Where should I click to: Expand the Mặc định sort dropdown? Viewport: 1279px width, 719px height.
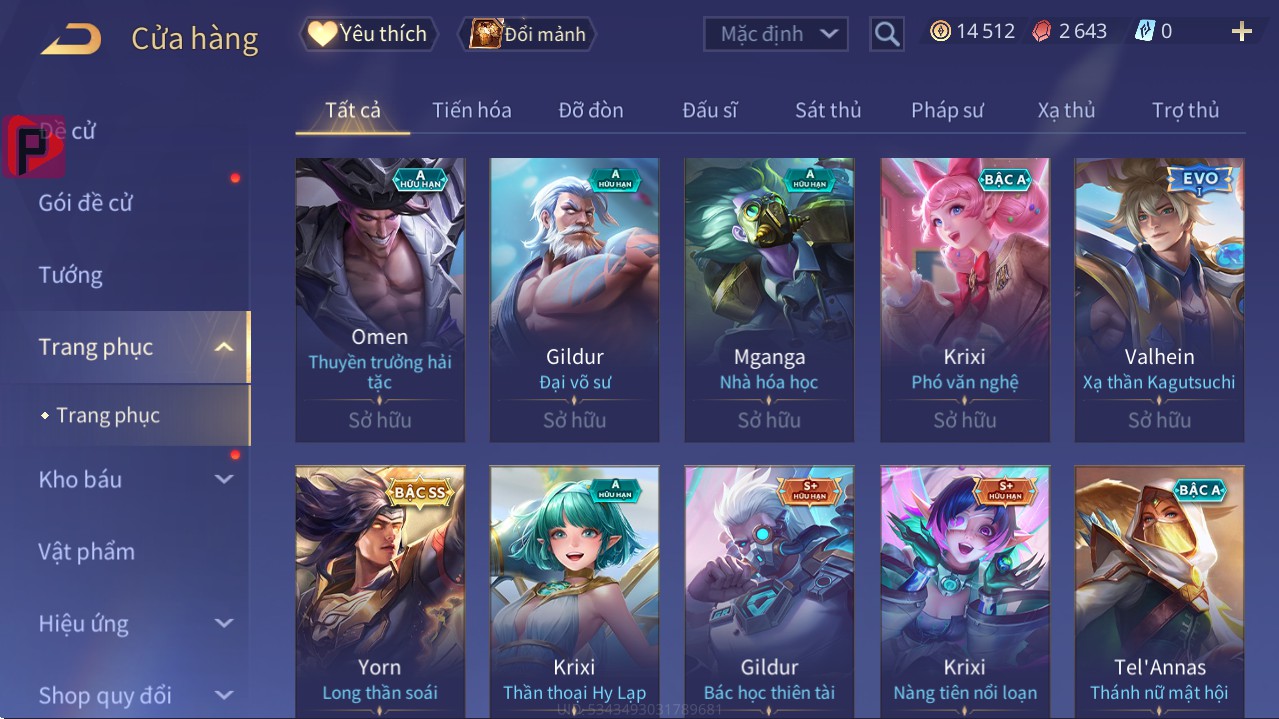coord(775,34)
